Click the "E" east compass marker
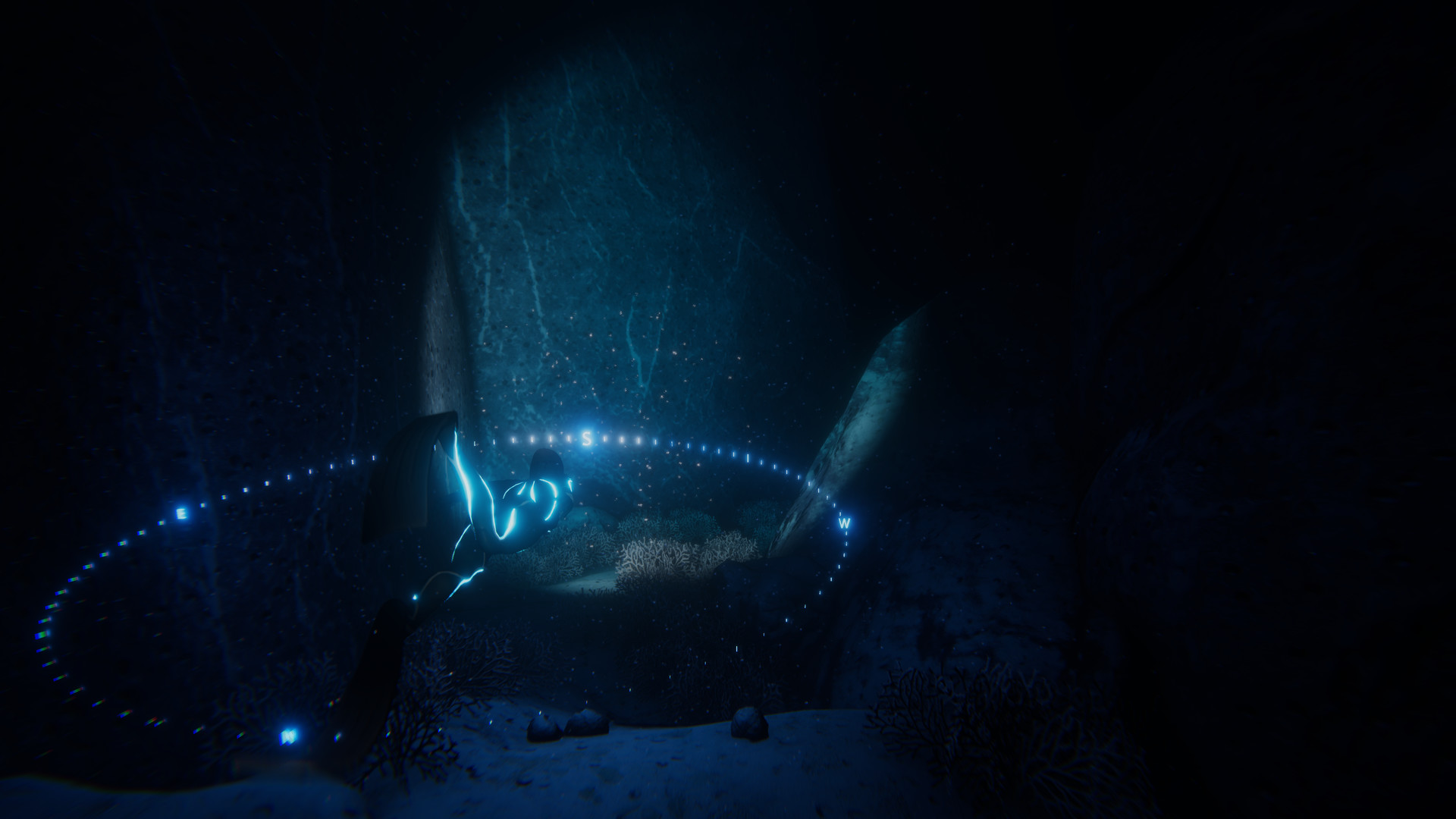 coord(180,513)
